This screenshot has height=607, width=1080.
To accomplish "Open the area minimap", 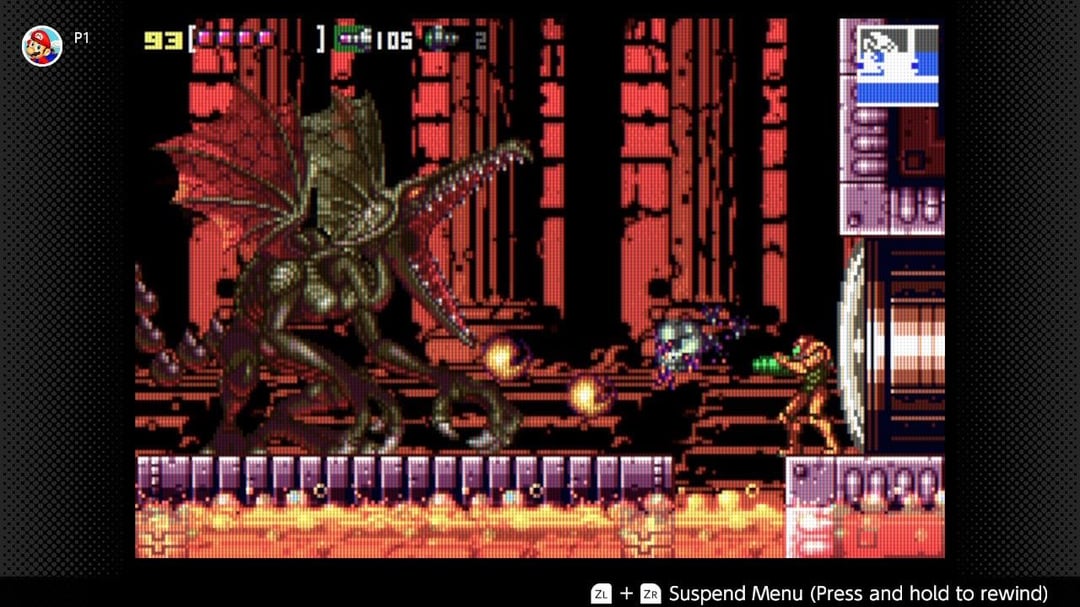I will (x=897, y=64).
